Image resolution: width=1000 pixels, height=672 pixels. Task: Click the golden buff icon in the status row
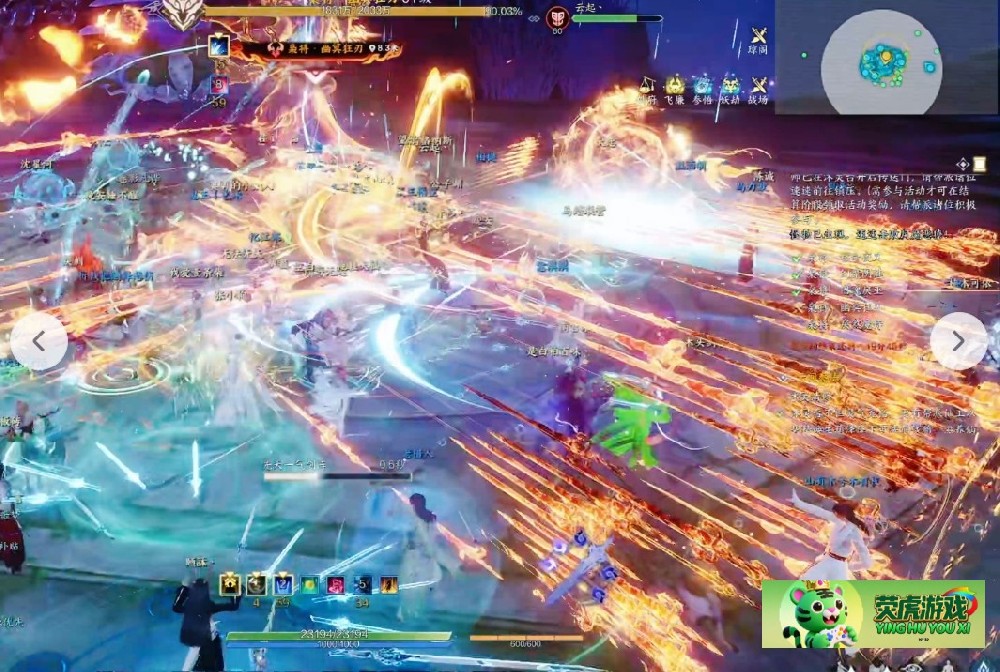231,584
